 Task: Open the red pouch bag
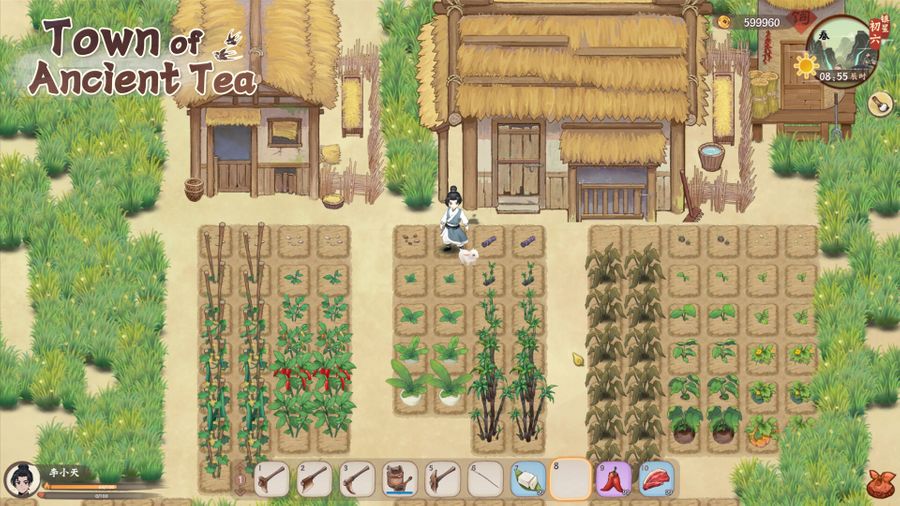pos(879,482)
